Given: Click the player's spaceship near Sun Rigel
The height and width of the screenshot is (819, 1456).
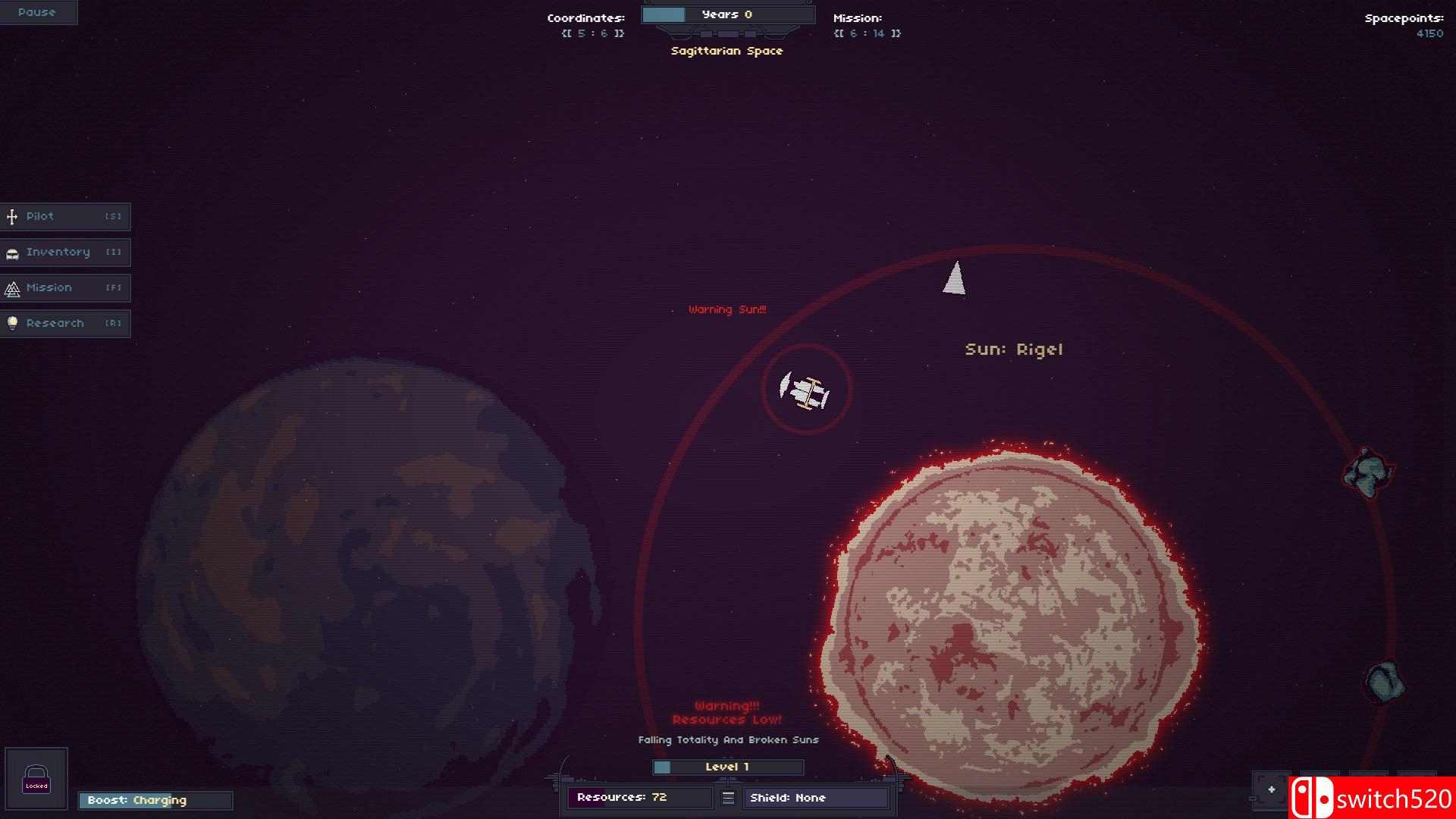Looking at the screenshot, I should coord(805,390).
